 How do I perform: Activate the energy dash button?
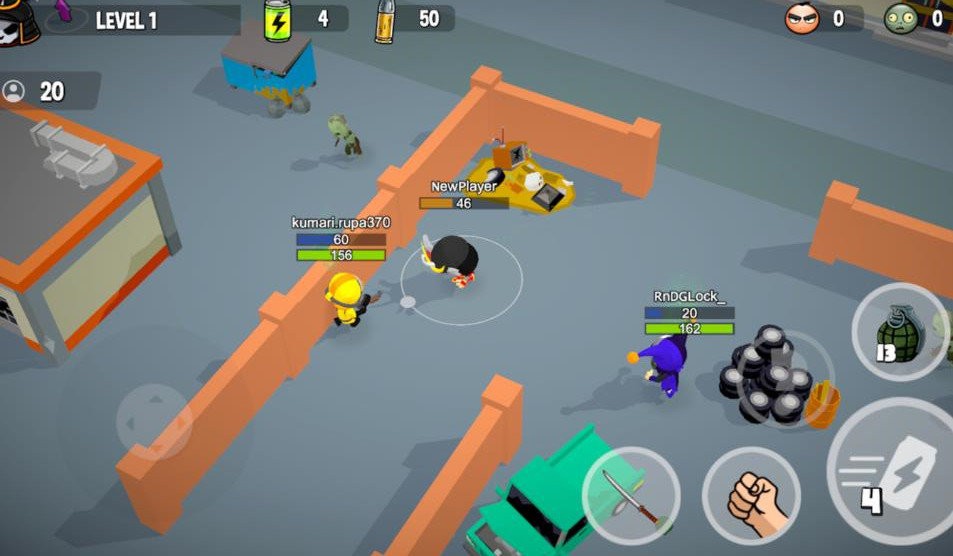[895, 472]
